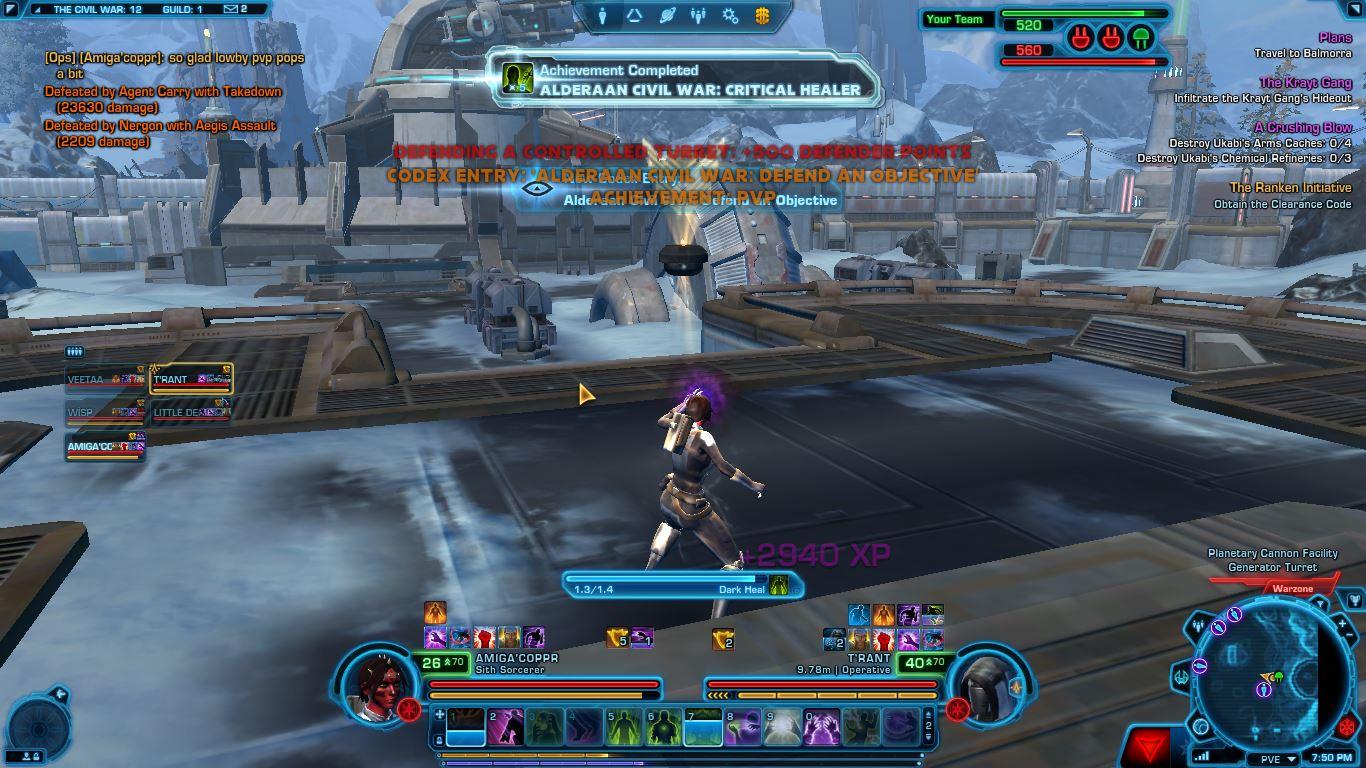Activate the ability in hotbar slot 2
The height and width of the screenshot is (768, 1366).
pos(505,727)
